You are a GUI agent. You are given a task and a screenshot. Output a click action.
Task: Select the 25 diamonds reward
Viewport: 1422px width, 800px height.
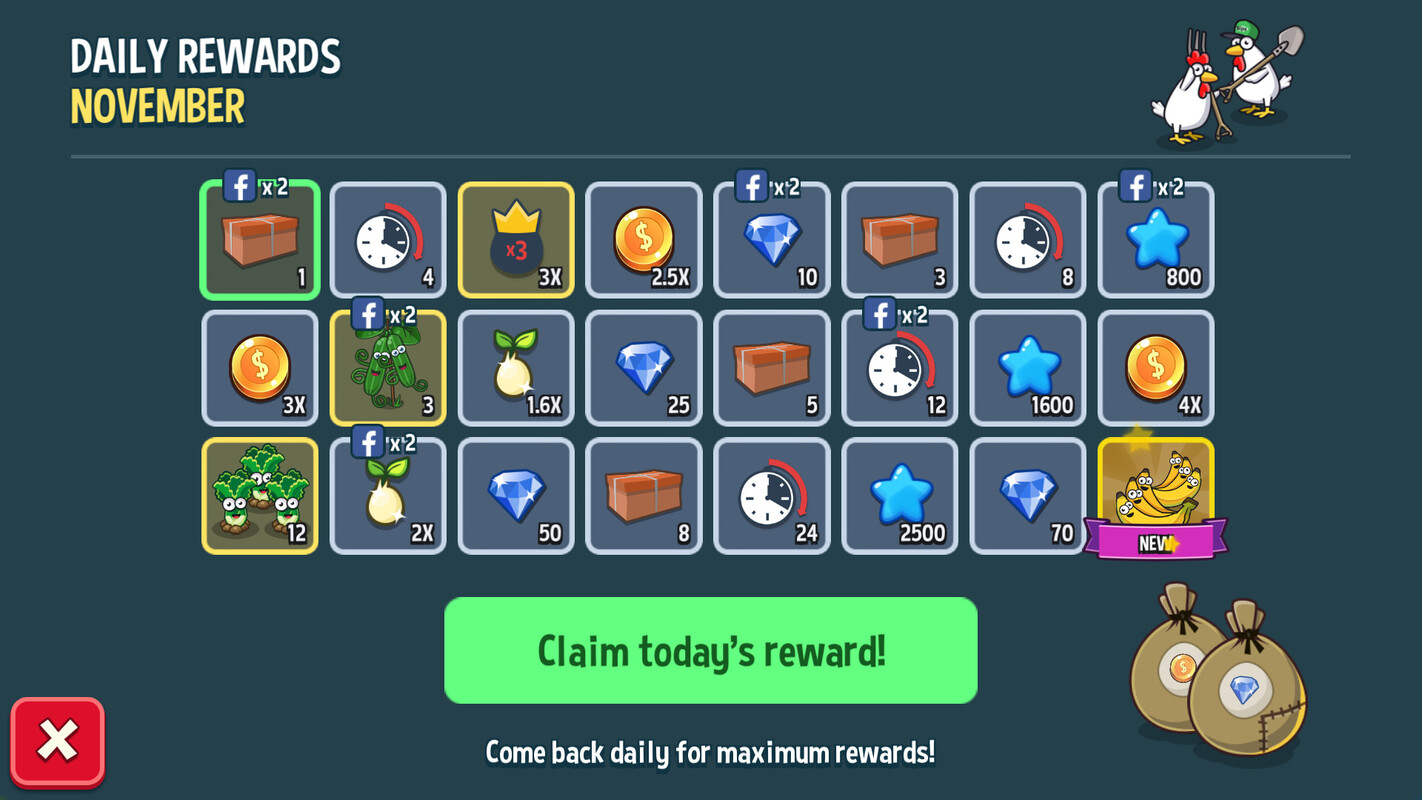(643, 368)
